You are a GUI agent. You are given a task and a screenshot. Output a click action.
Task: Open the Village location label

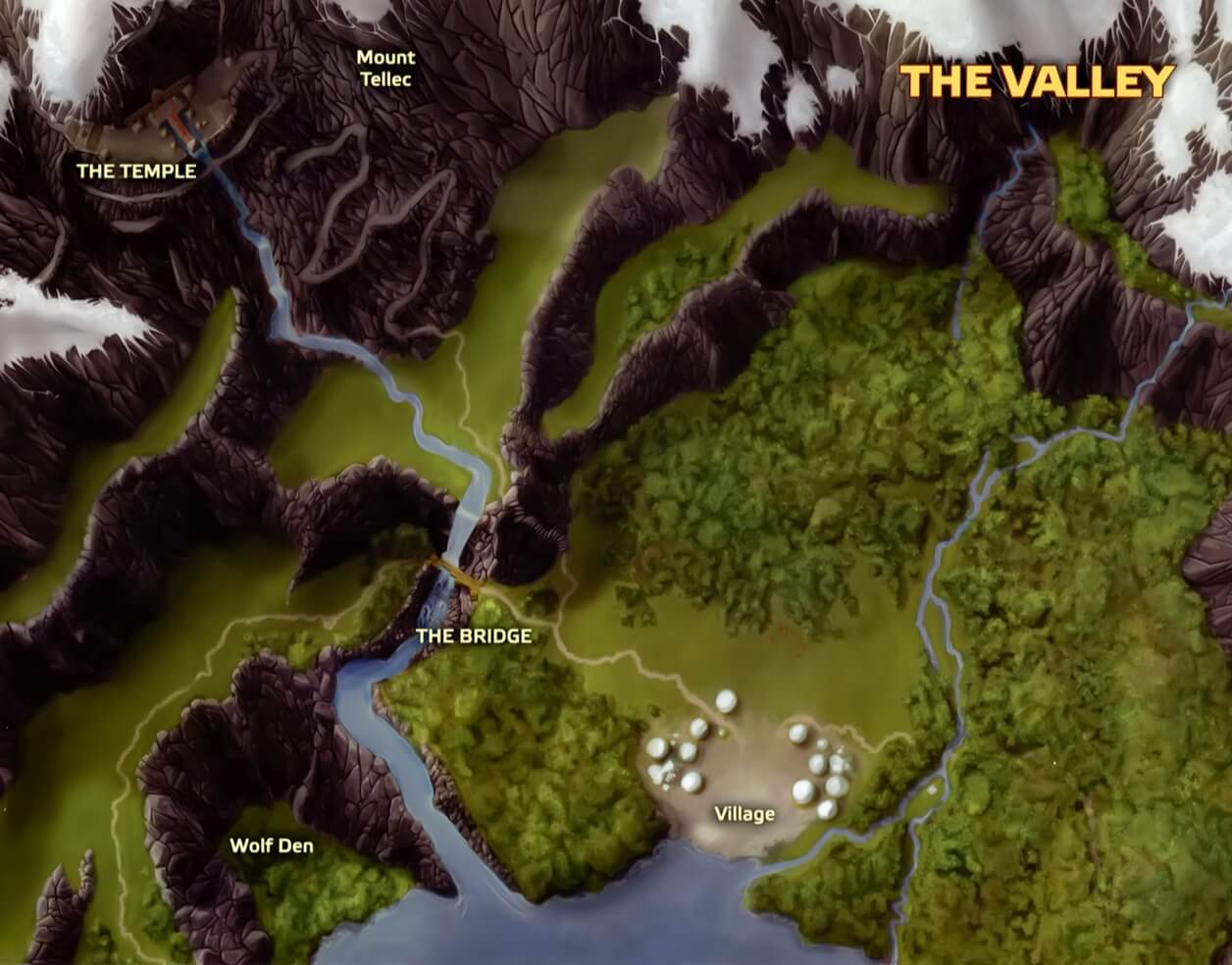pos(744,814)
